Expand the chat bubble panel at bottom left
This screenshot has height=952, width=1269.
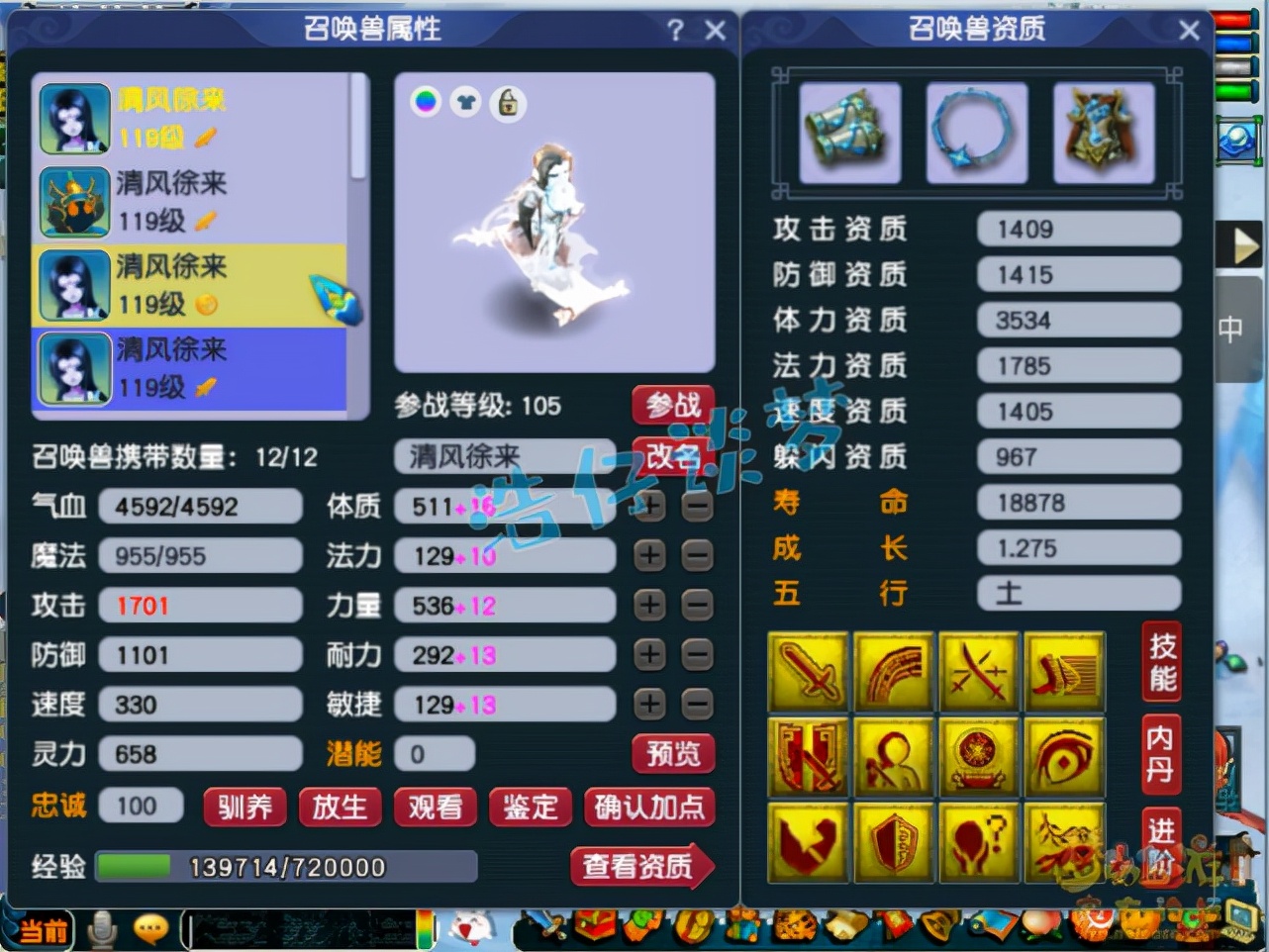point(150,928)
